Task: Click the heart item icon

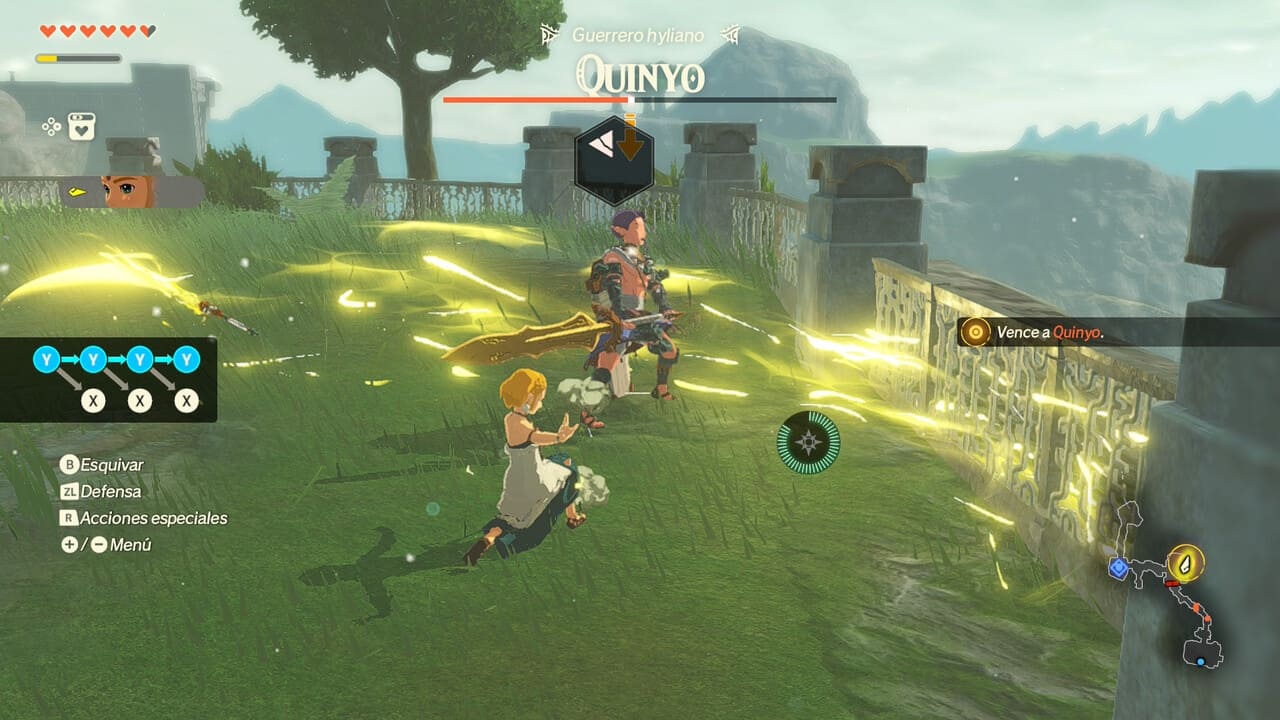Action: pyautogui.click(x=82, y=127)
